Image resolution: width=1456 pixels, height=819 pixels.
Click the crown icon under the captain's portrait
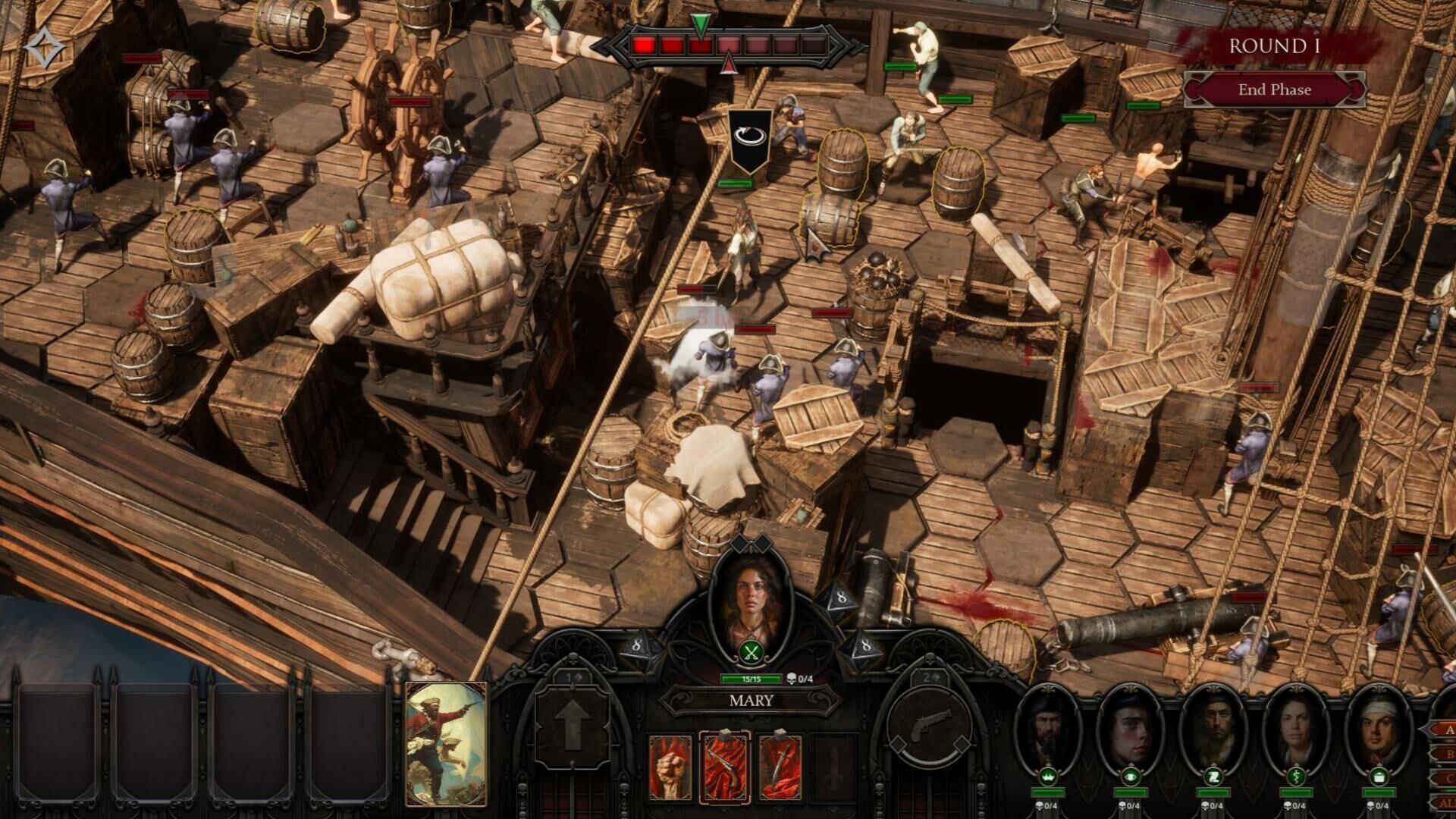point(1047,777)
